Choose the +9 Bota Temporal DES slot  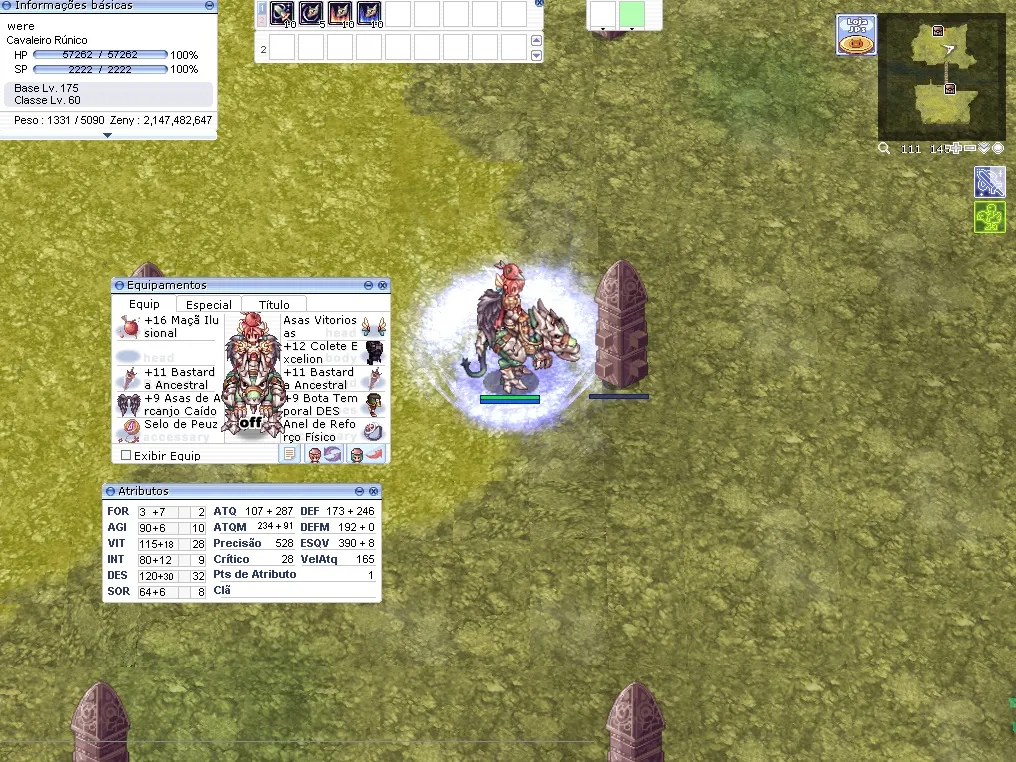374,404
